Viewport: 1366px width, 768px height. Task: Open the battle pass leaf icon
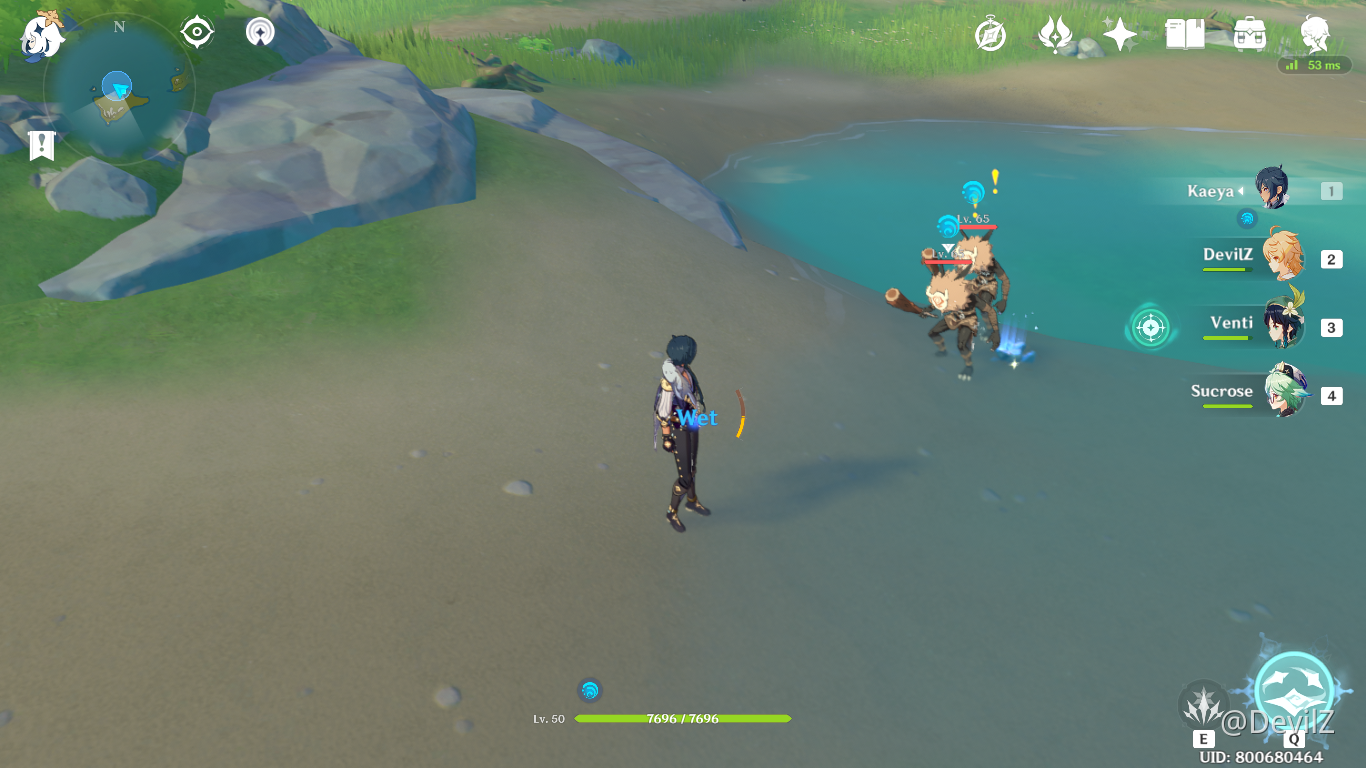(1055, 36)
